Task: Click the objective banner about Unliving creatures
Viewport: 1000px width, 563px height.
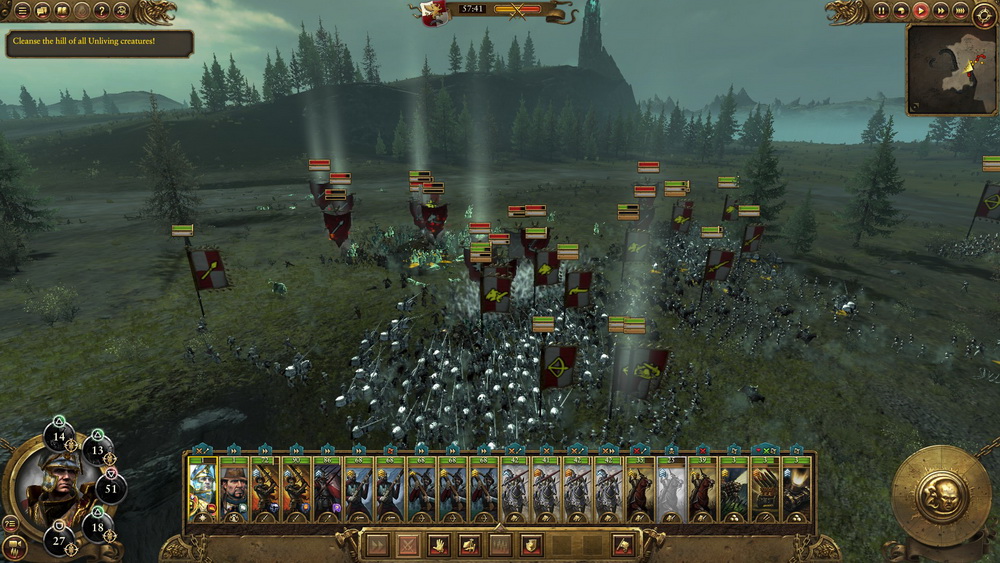Action: 99,43
